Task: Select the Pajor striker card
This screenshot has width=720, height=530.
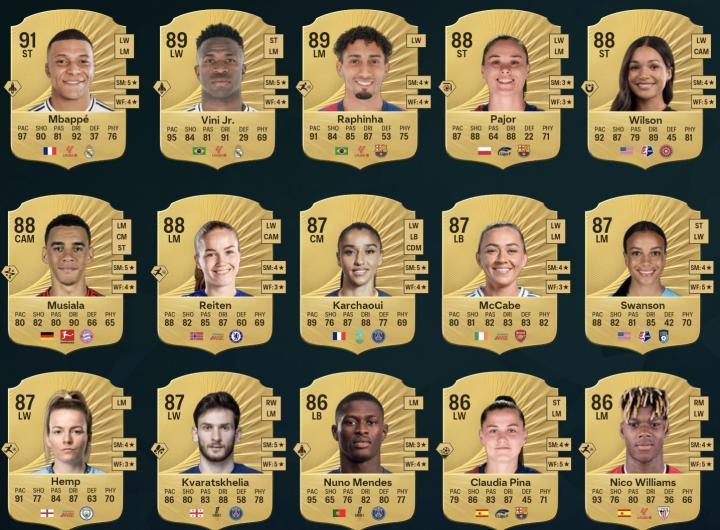Action: tap(503, 85)
